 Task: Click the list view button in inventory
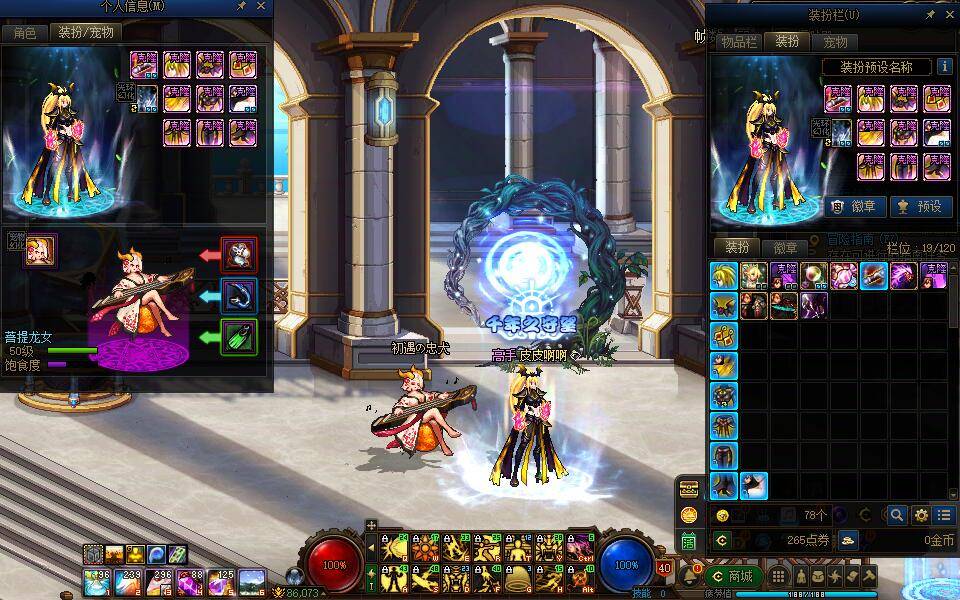click(x=944, y=515)
